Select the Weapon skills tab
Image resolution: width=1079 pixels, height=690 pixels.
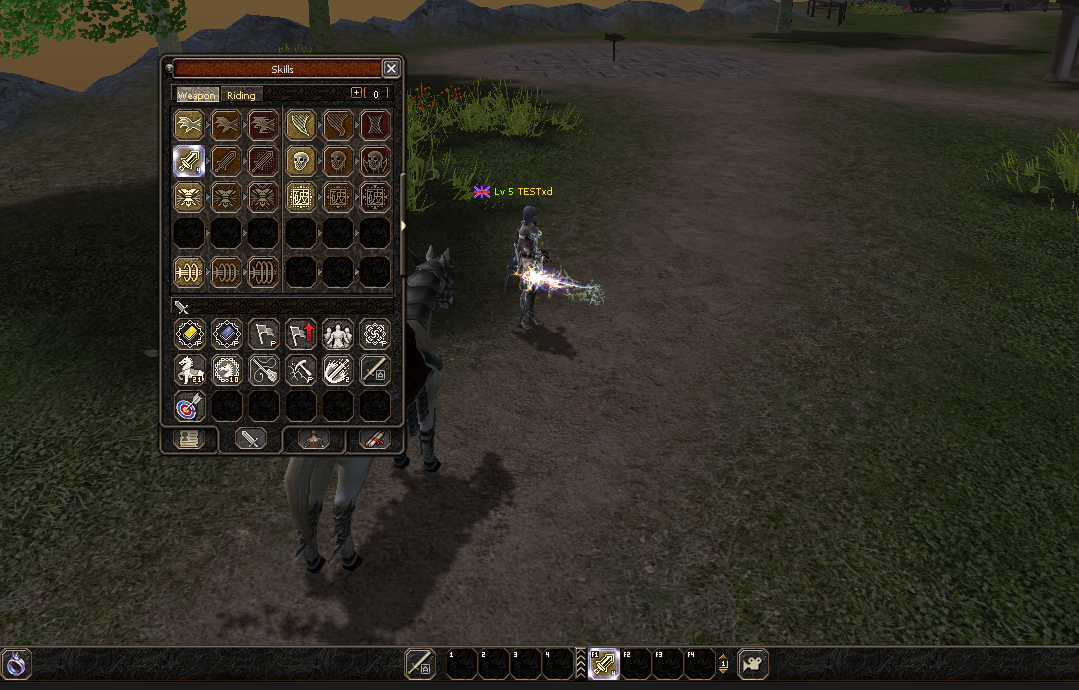point(197,95)
